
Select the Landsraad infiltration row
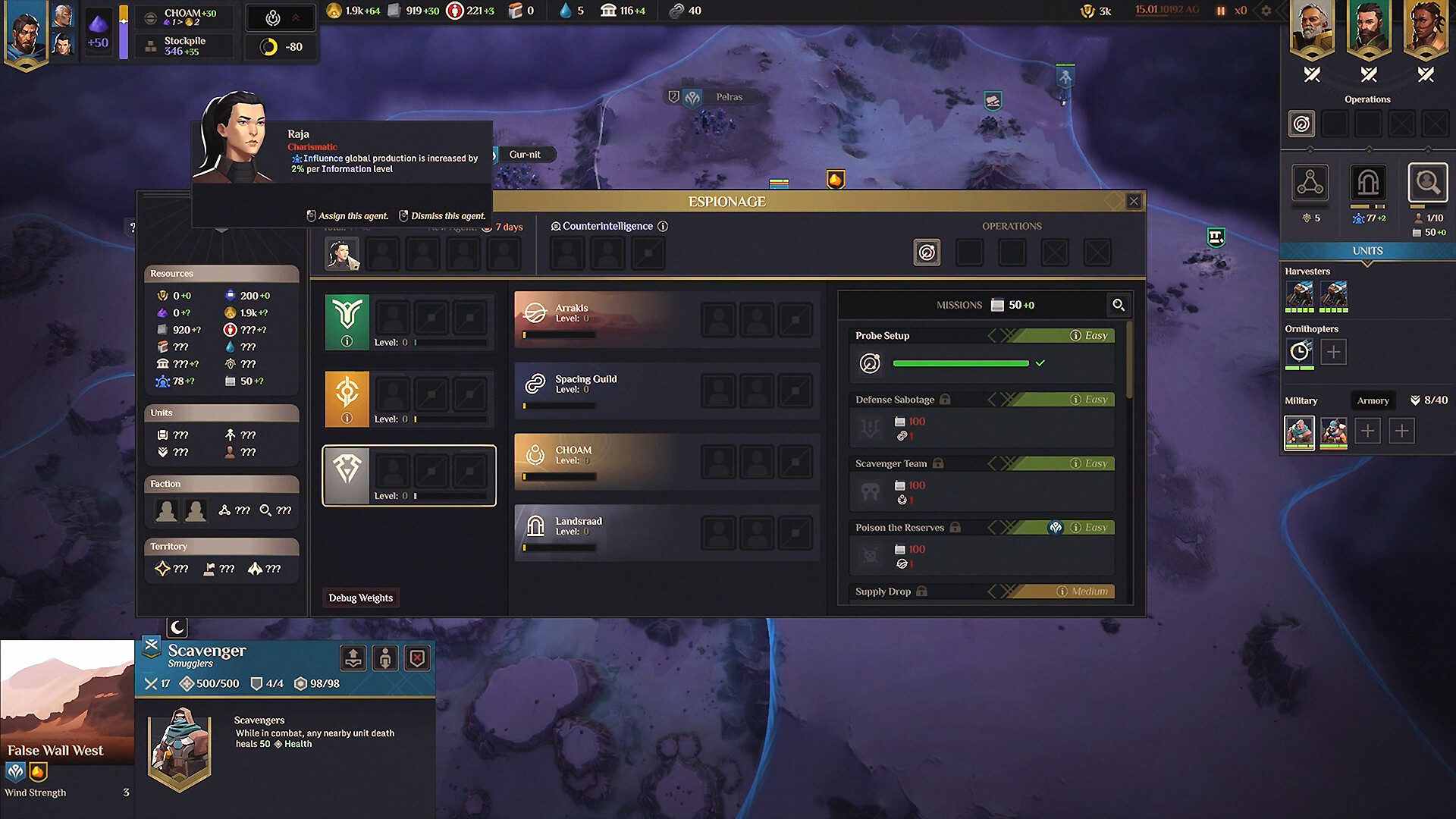607,532
